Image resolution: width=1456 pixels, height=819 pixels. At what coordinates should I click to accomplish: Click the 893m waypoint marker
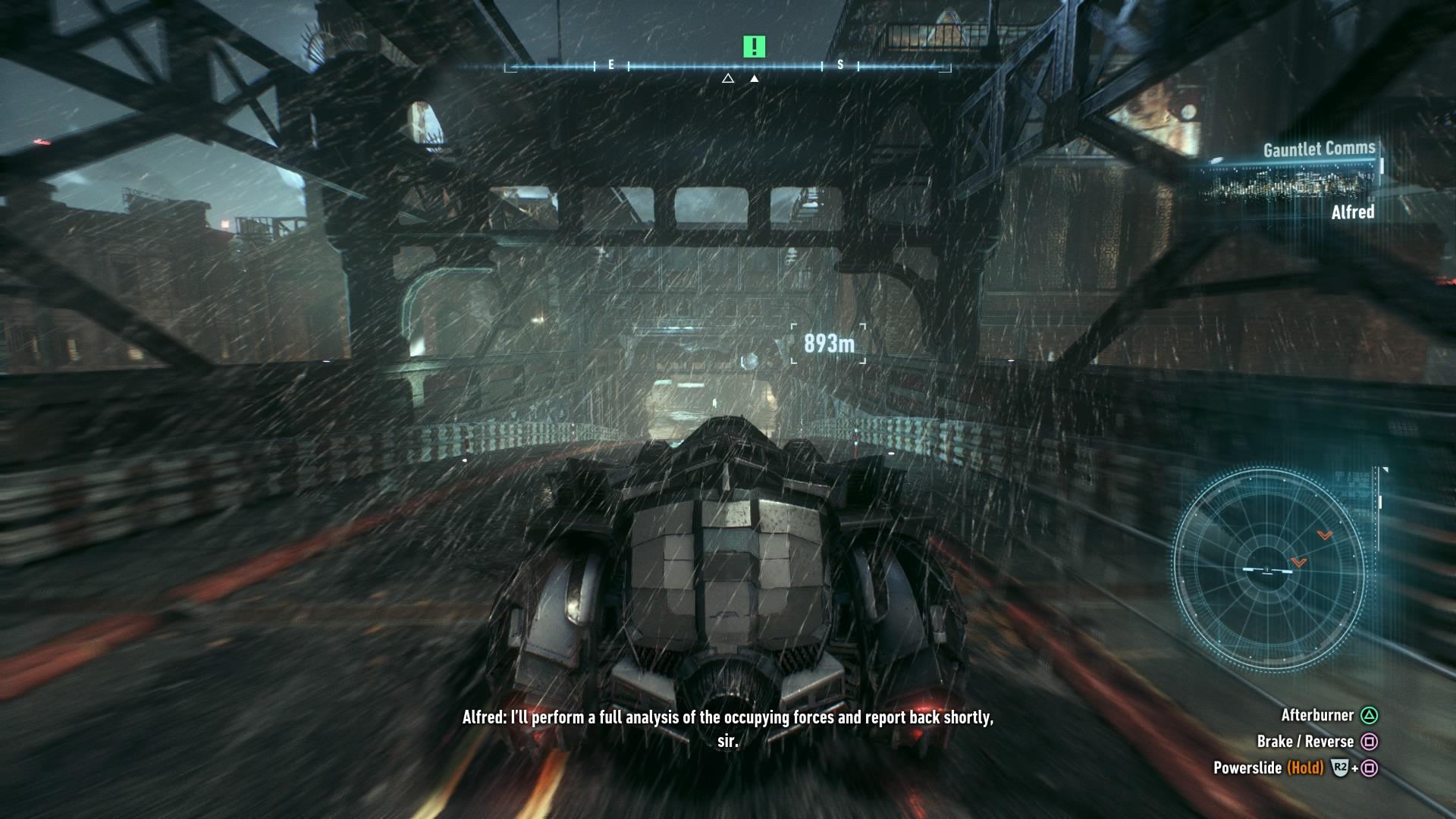828,344
